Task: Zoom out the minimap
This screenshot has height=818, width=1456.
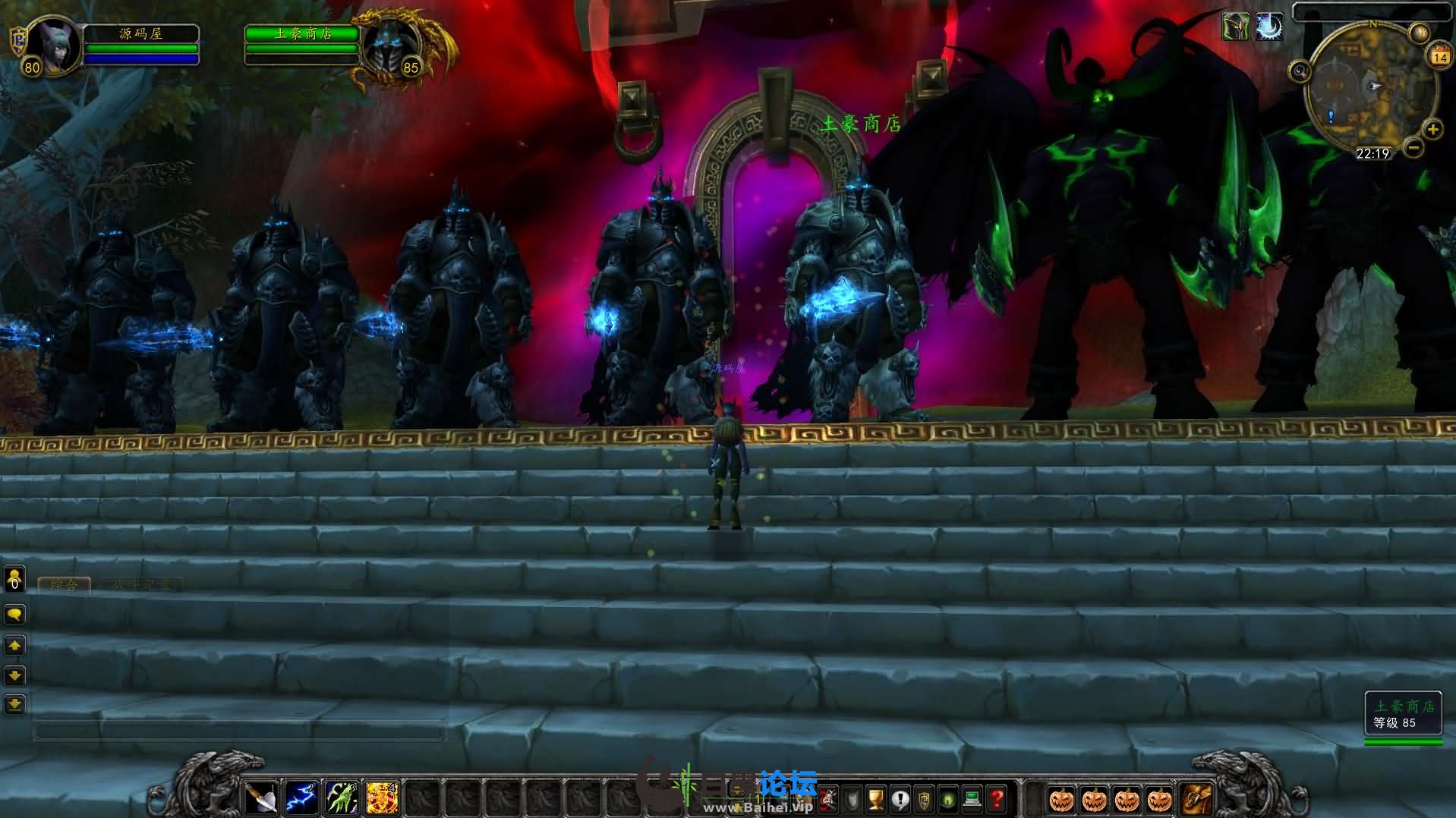Action: tap(1413, 147)
